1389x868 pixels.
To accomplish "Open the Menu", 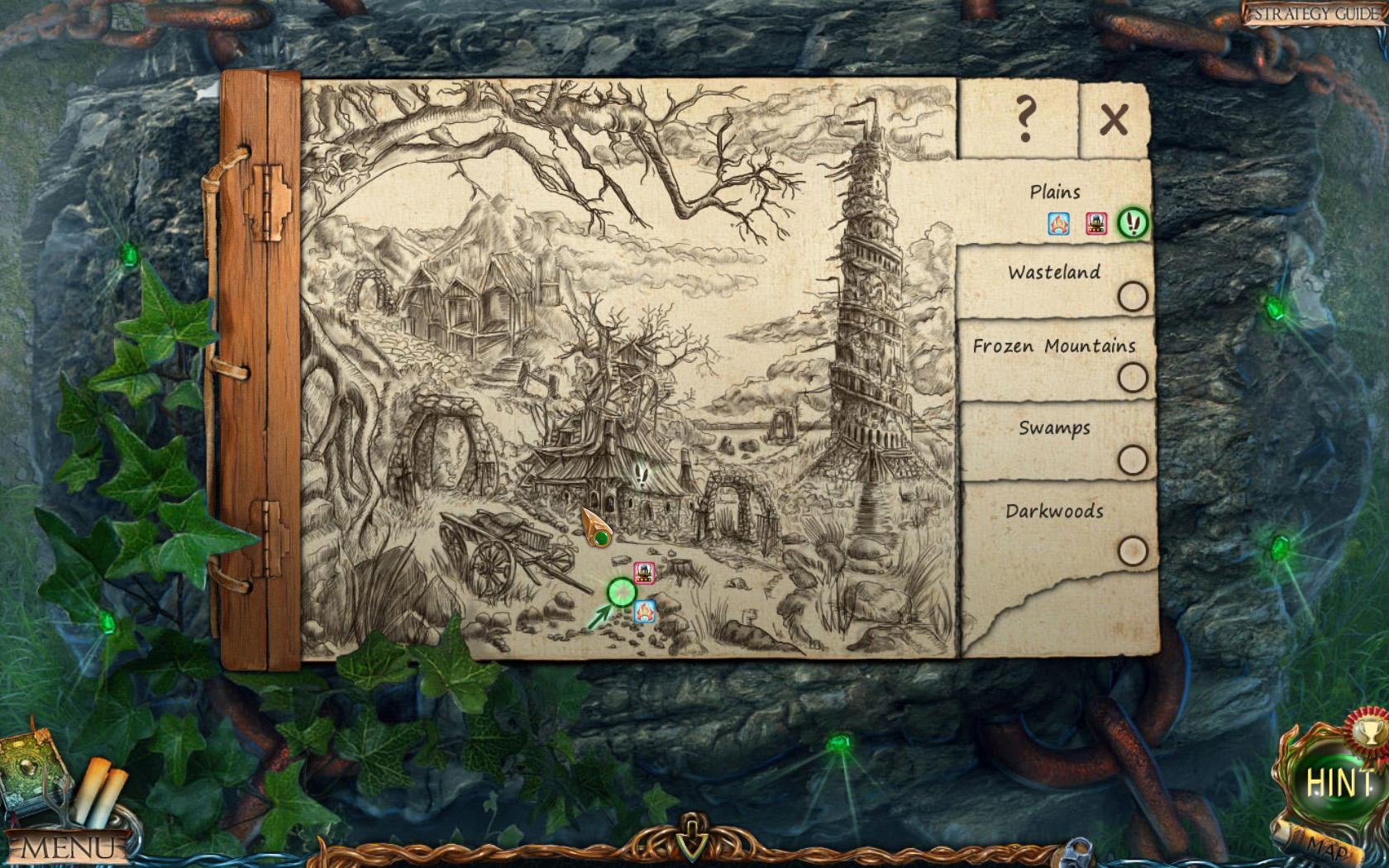I will (70, 846).
